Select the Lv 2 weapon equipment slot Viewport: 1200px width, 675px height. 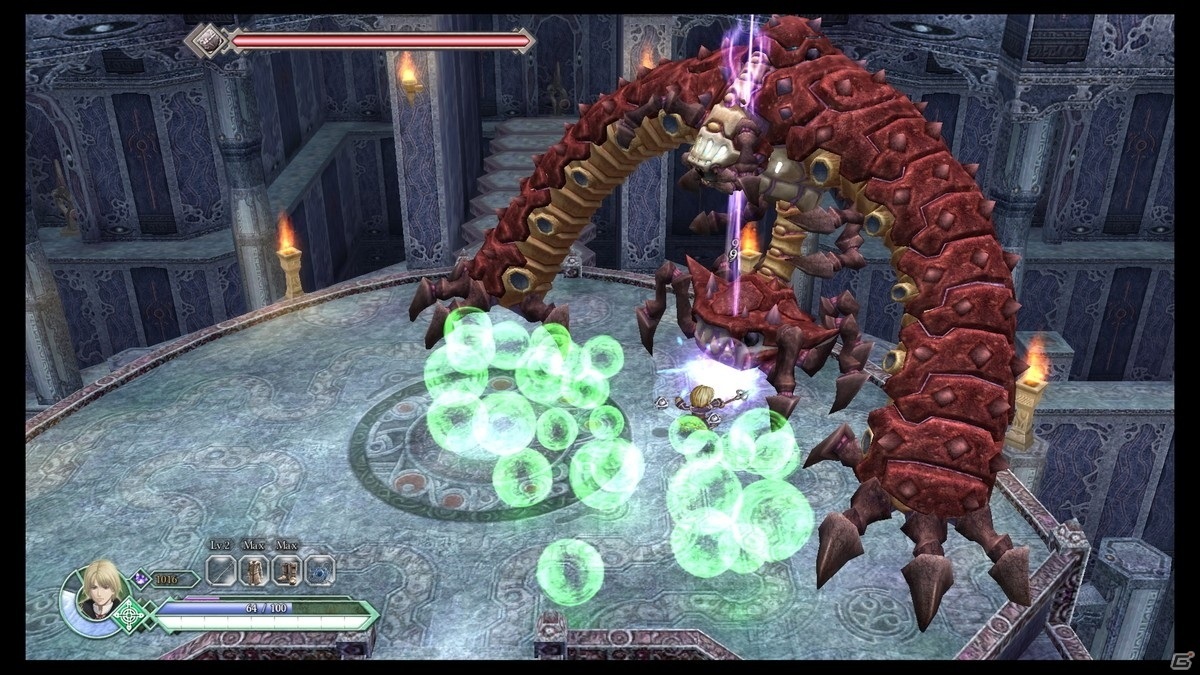coord(221,572)
